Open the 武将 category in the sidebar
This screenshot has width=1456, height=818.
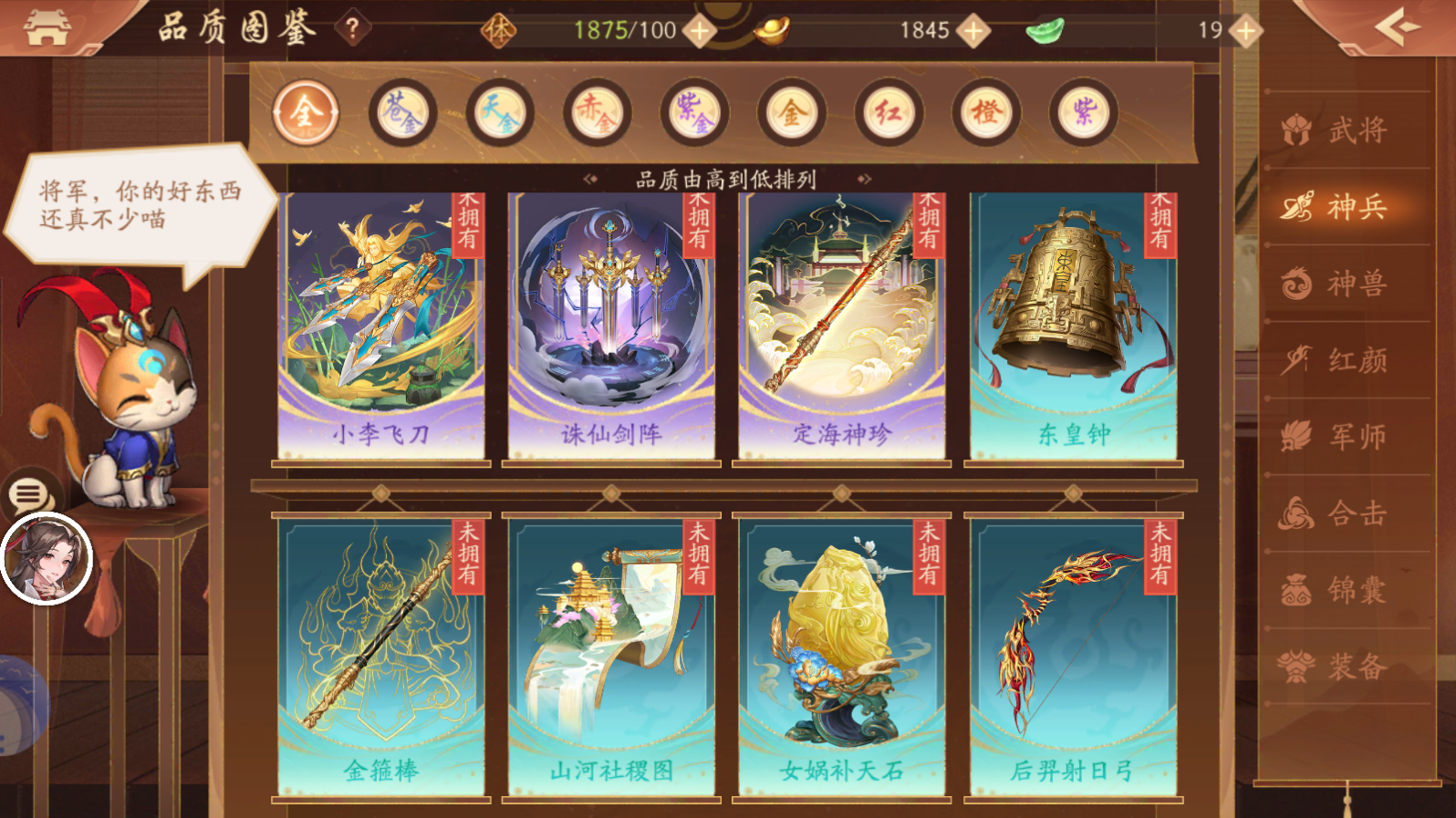(1345, 129)
